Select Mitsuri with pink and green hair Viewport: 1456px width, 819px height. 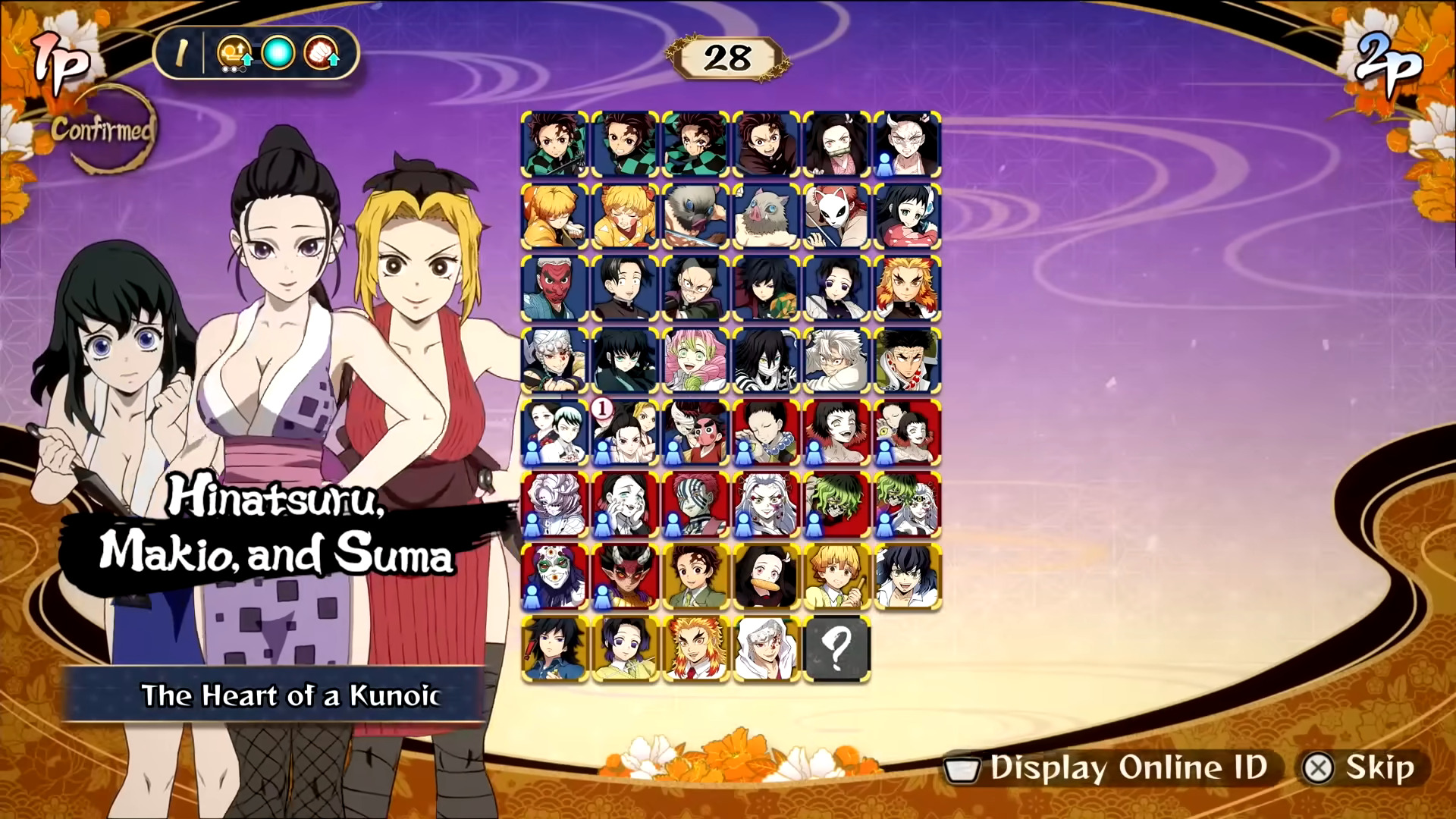tap(695, 360)
